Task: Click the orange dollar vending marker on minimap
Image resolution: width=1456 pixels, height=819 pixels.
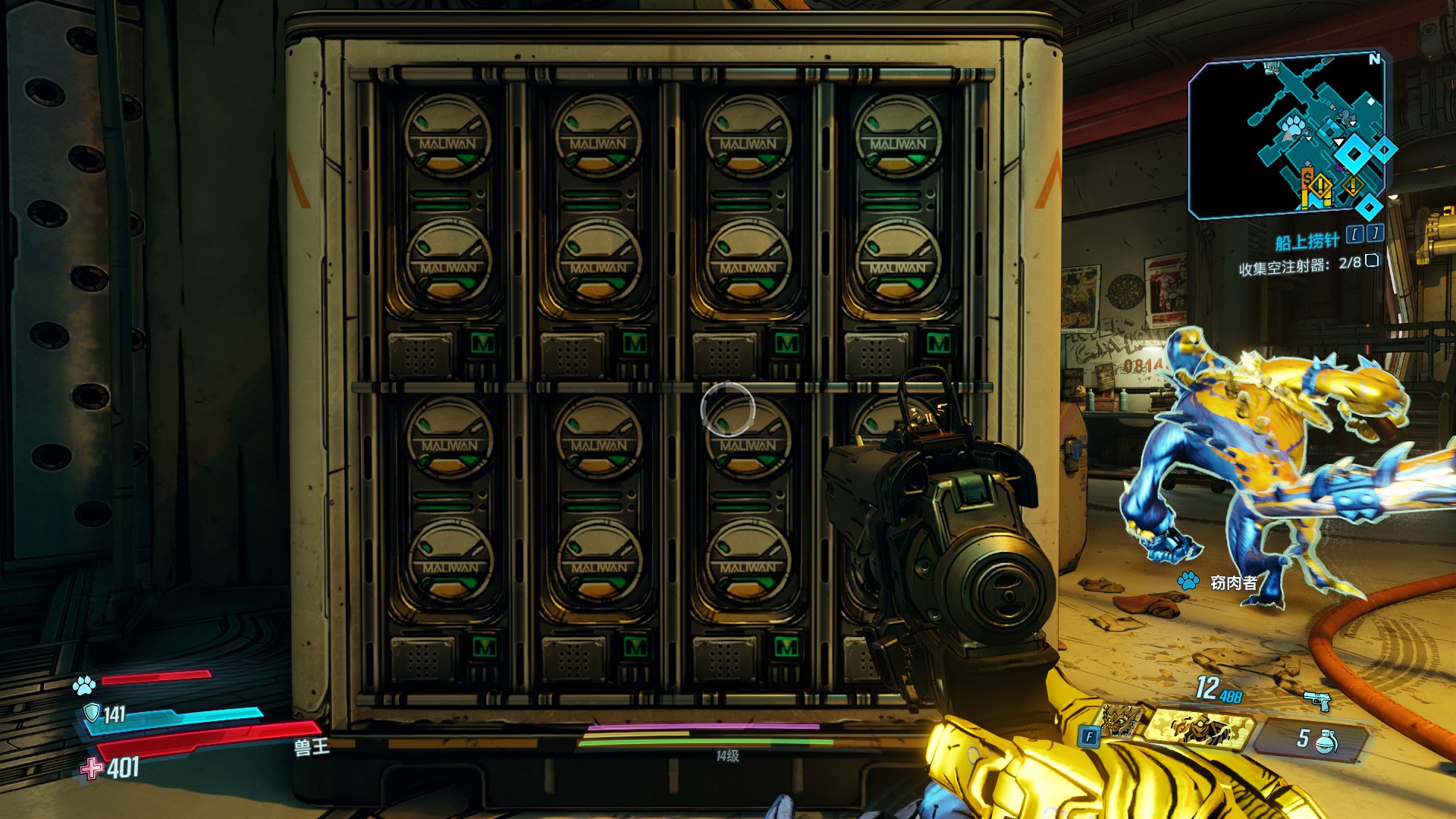Action: click(1307, 178)
